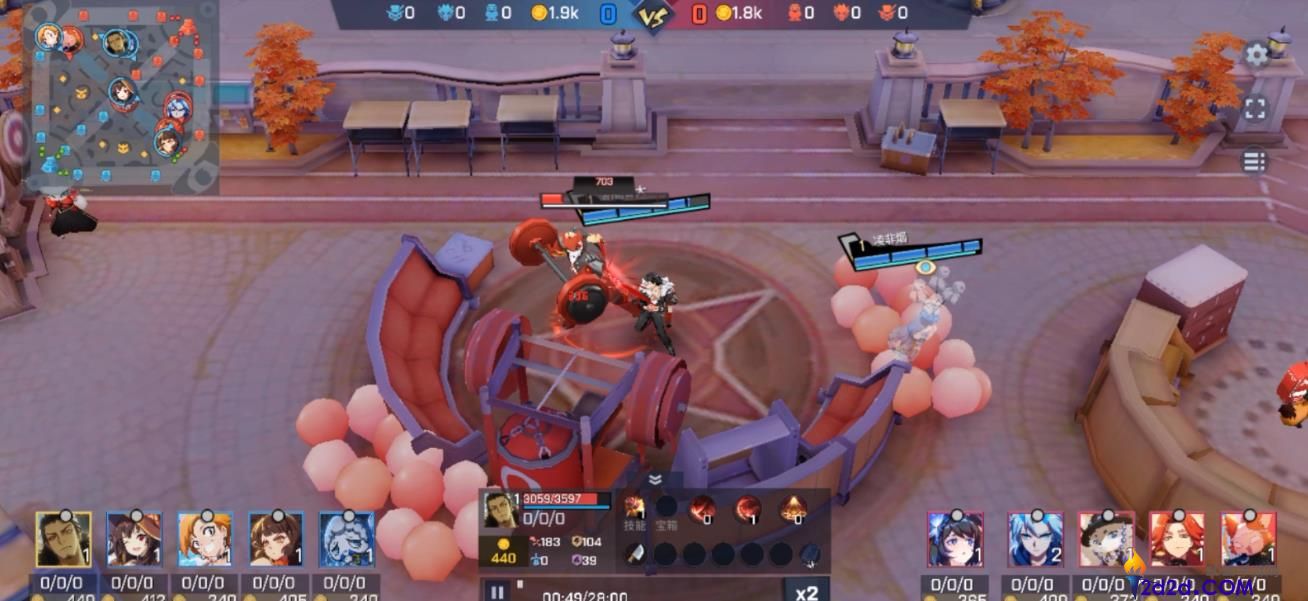
Task: Open the settings gear icon
Action: [1255, 56]
